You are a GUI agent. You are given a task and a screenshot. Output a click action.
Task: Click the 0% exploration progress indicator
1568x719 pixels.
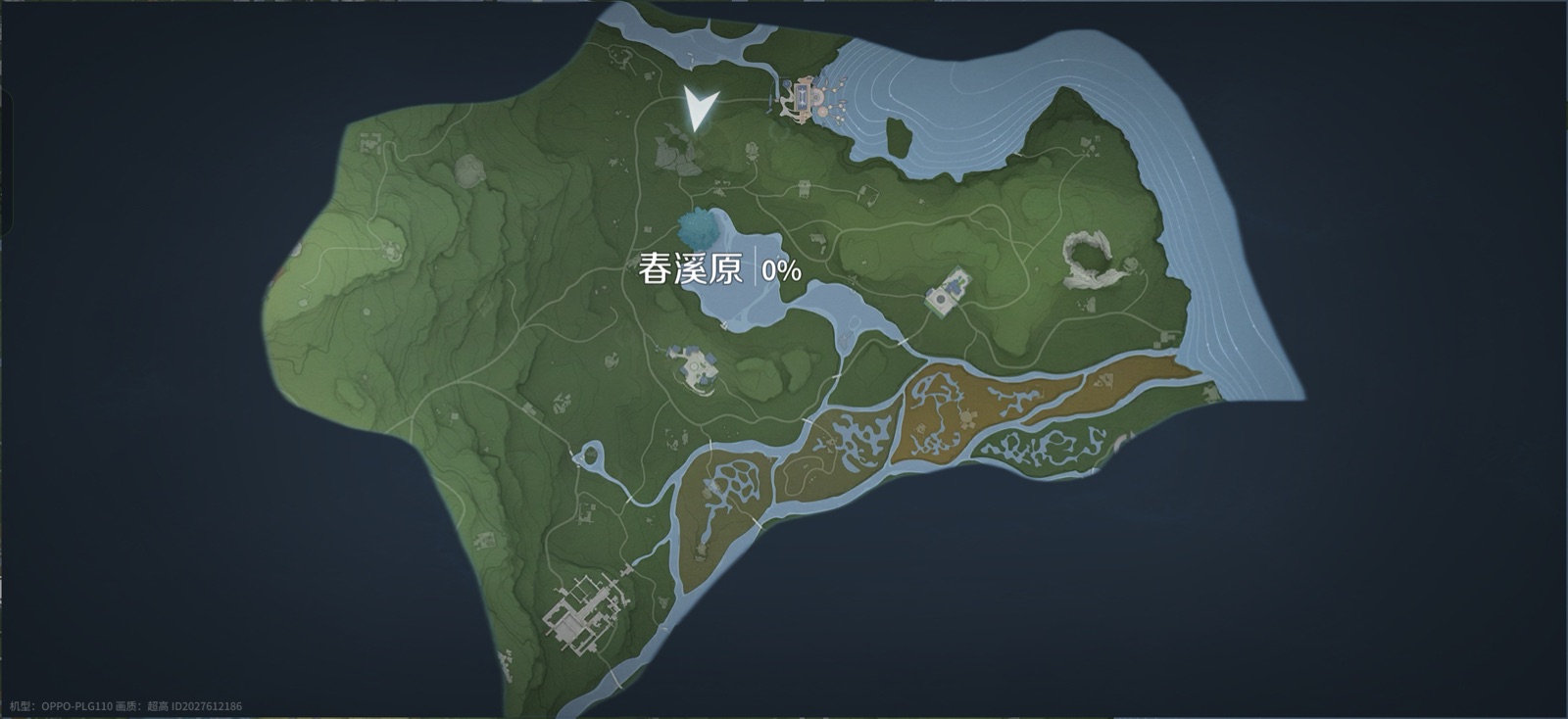tap(779, 270)
